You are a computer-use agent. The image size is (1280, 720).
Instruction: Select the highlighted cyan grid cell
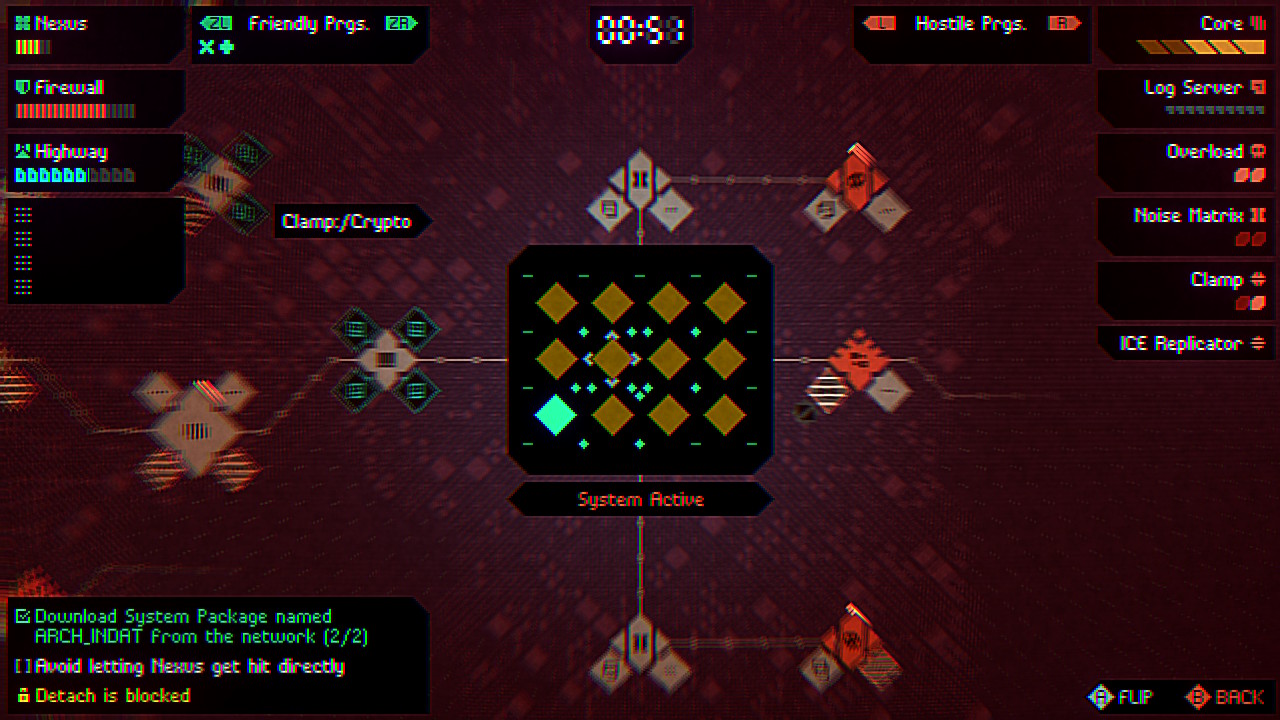pyautogui.click(x=557, y=415)
